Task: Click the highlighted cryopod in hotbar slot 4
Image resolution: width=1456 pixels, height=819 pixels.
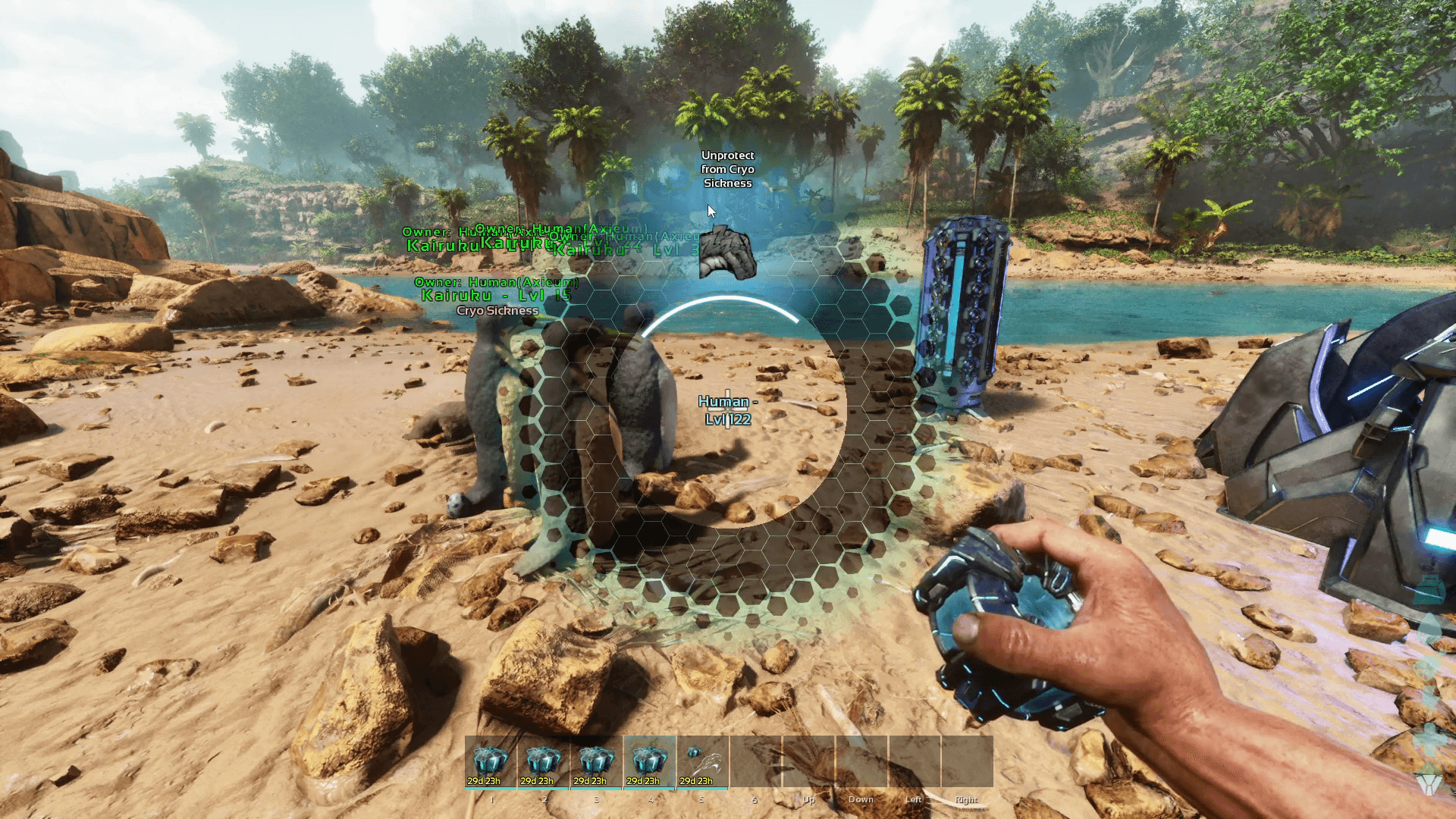Action: coord(650,761)
